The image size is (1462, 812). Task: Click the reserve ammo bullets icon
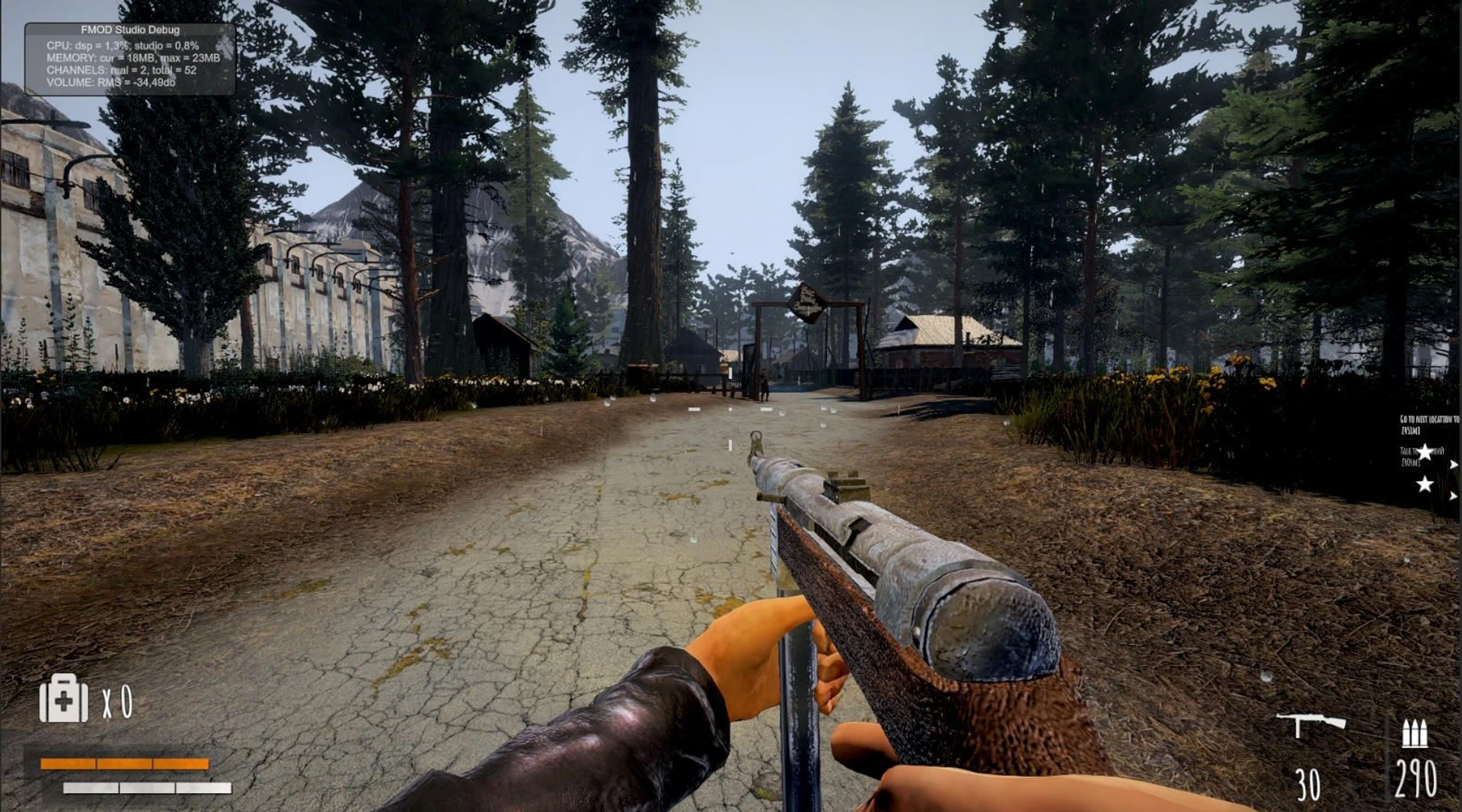click(1414, 733)
